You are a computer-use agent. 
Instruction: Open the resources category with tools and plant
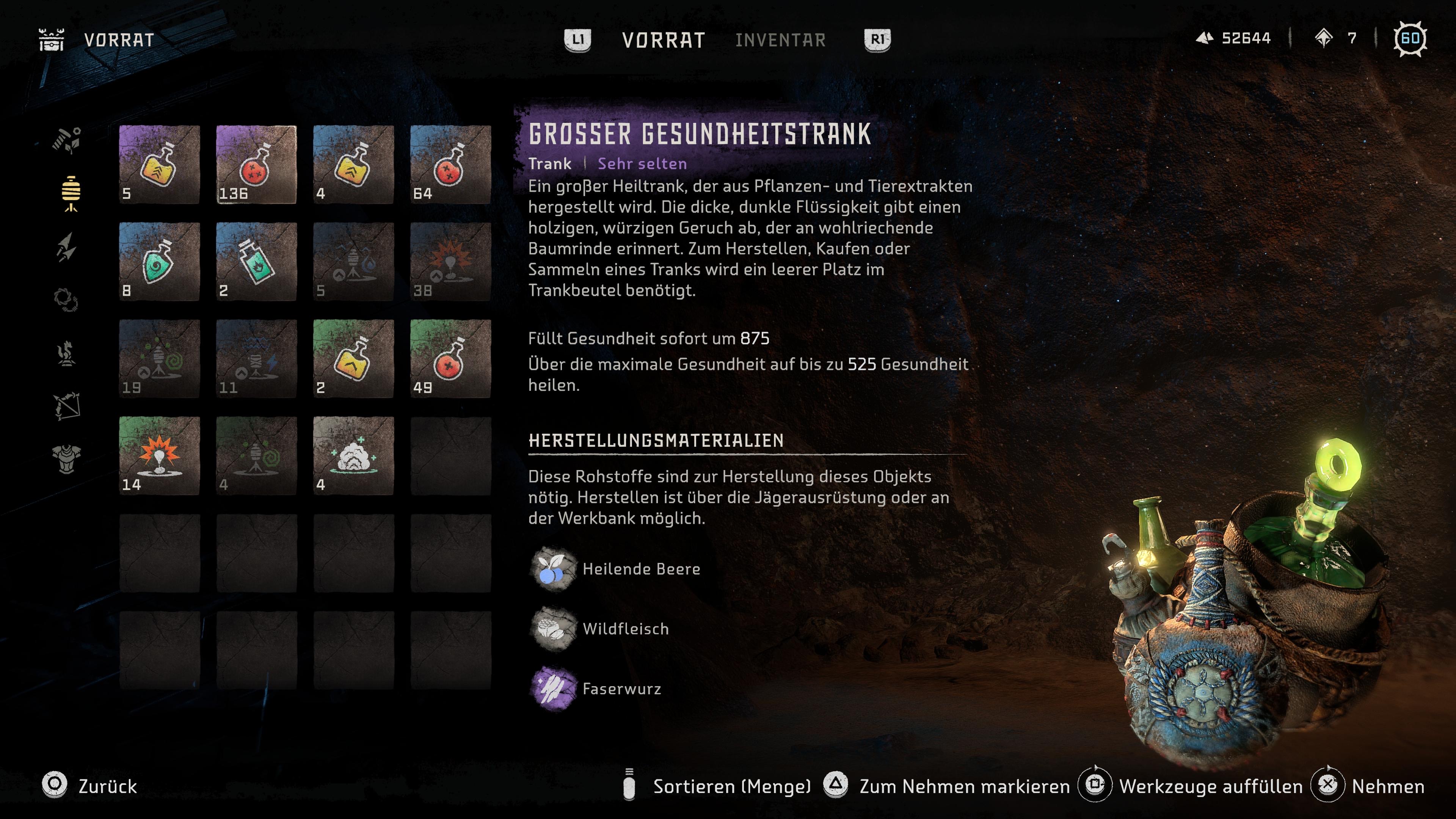(67, 140)
